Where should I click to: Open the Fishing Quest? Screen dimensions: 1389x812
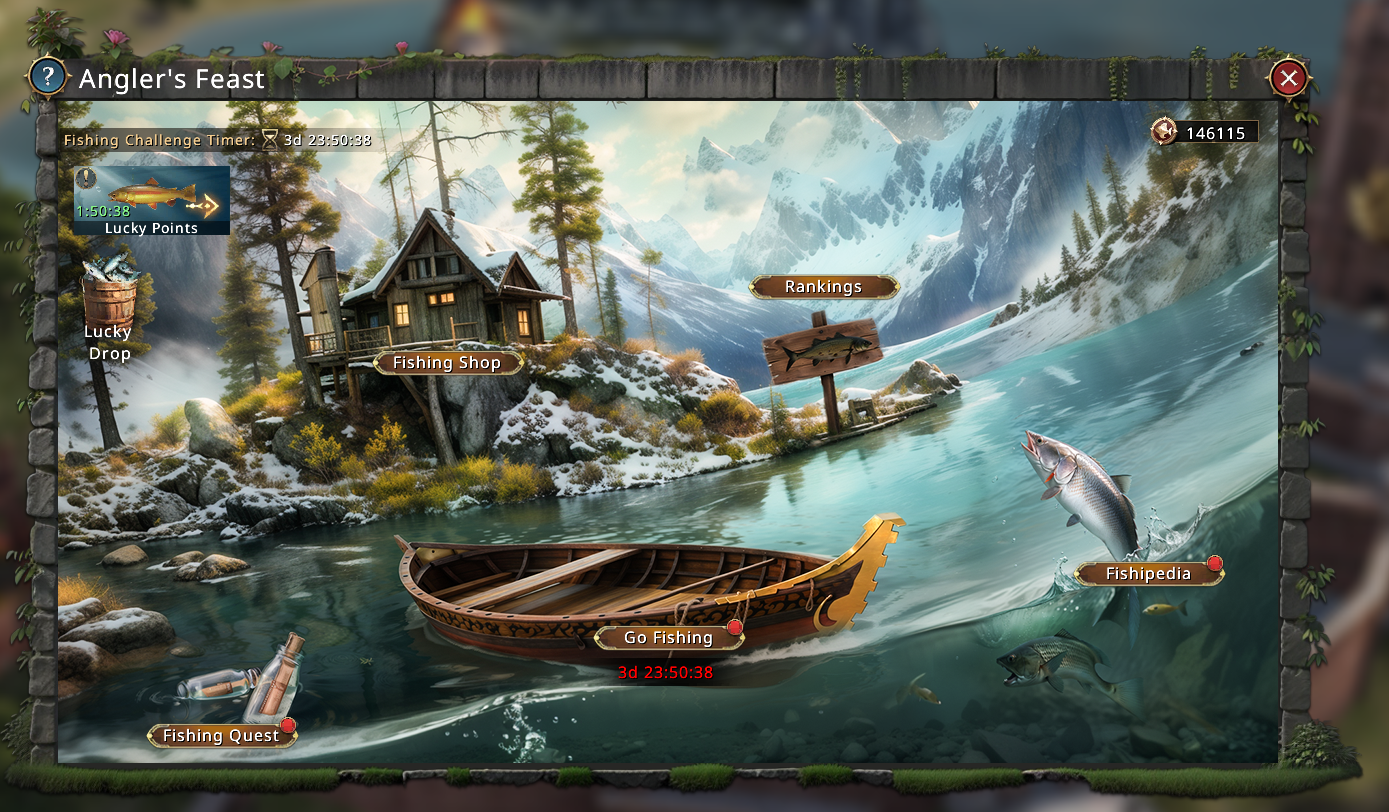pyautogui.click(x=221, y=736)
